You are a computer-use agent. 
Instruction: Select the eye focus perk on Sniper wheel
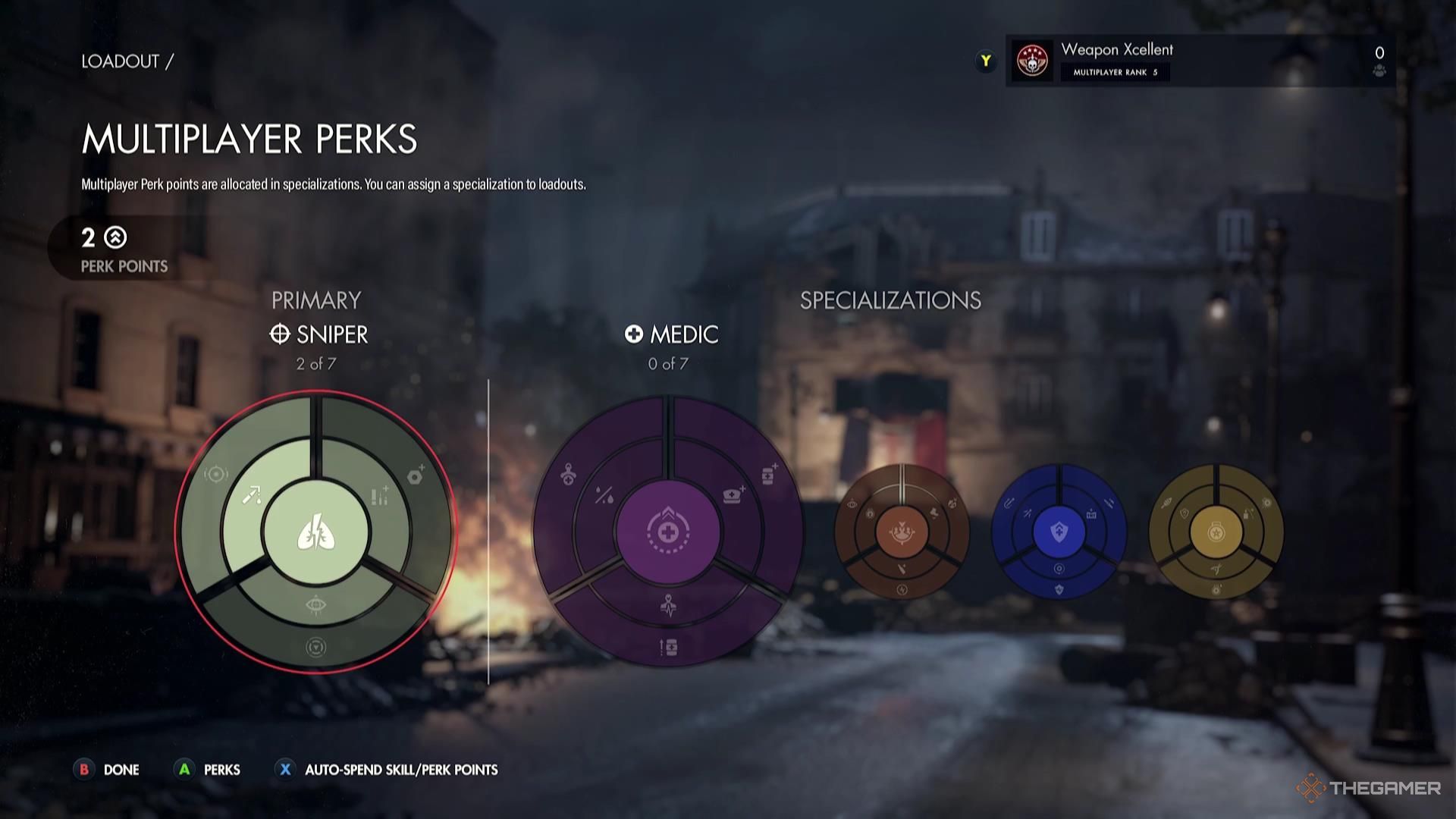point(318,604)
